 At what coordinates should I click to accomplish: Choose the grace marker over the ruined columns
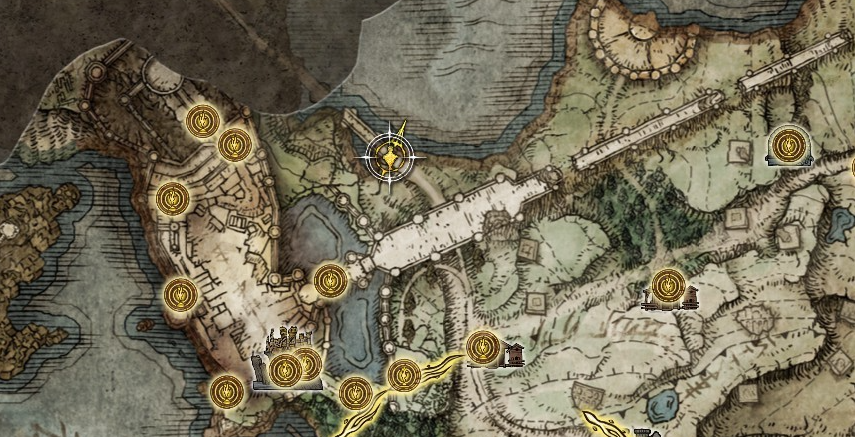tap(667, 288)
